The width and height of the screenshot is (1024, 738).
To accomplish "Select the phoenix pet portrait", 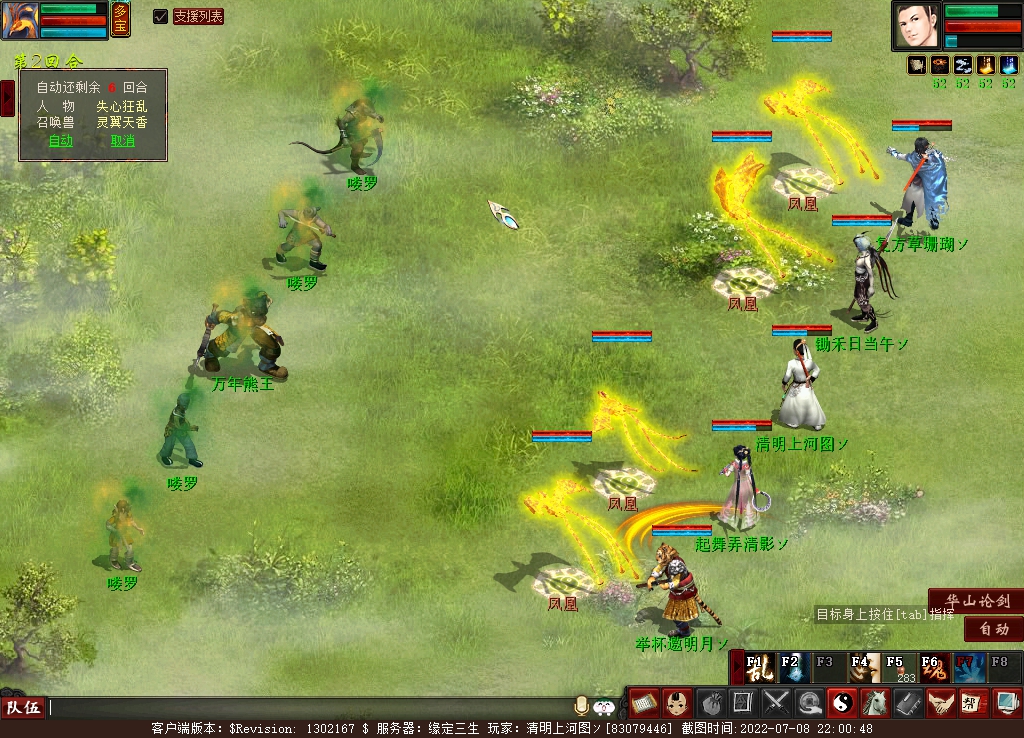I will click(x=20, y=20).
